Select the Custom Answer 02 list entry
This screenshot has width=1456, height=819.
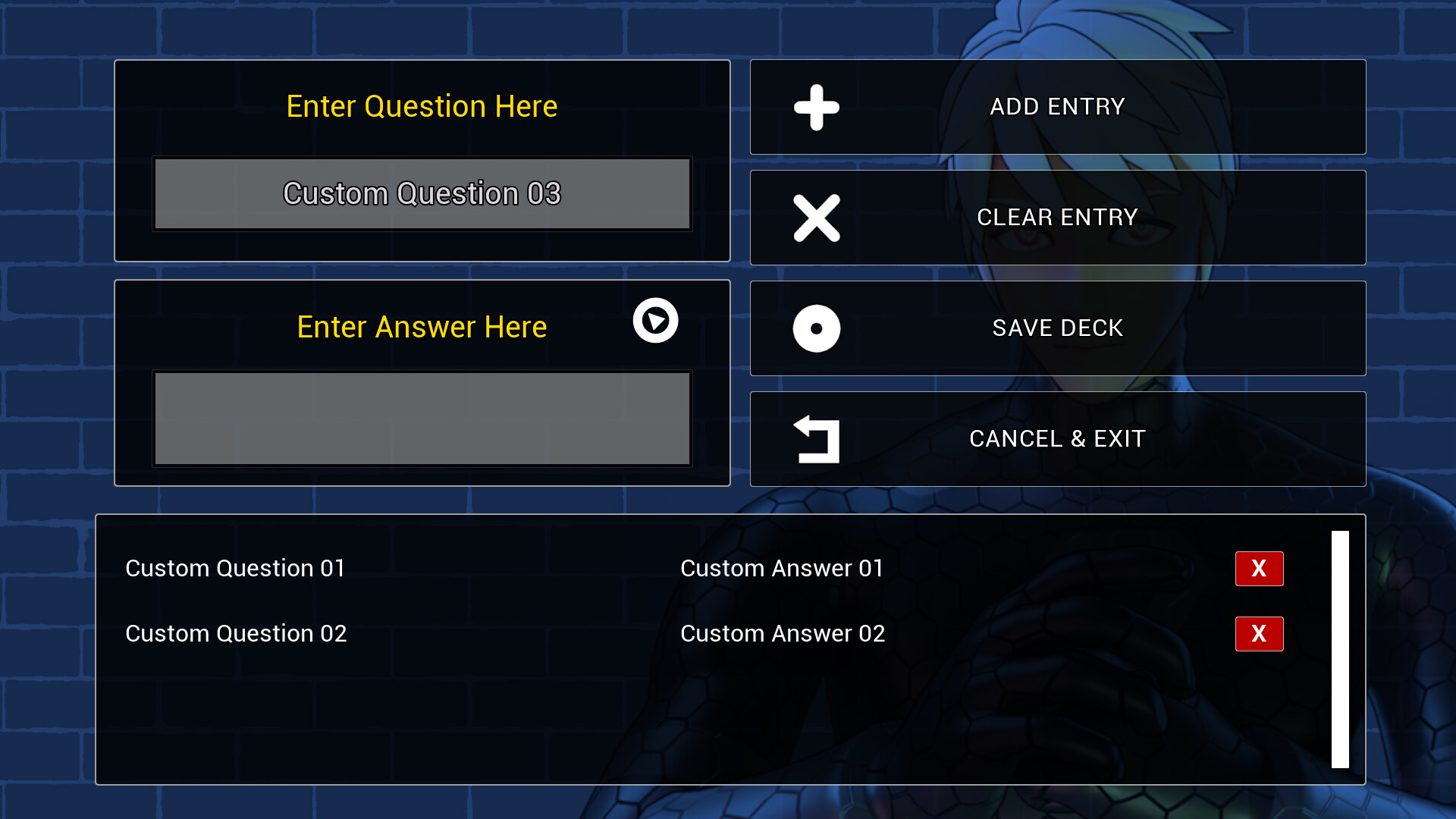(x=783, y=634)
